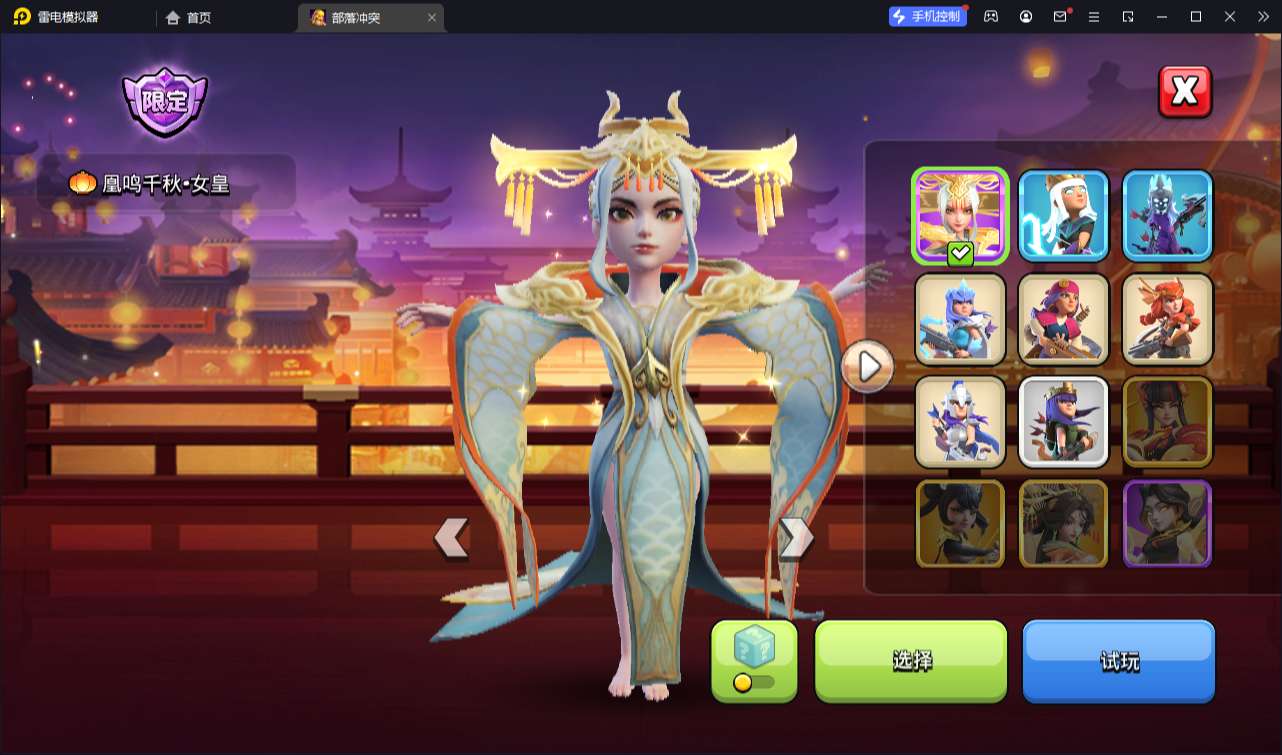Click the account profile icon in the title bar
The height and width of the screenshot is (755, 1282).
(x=1024, y=16)
